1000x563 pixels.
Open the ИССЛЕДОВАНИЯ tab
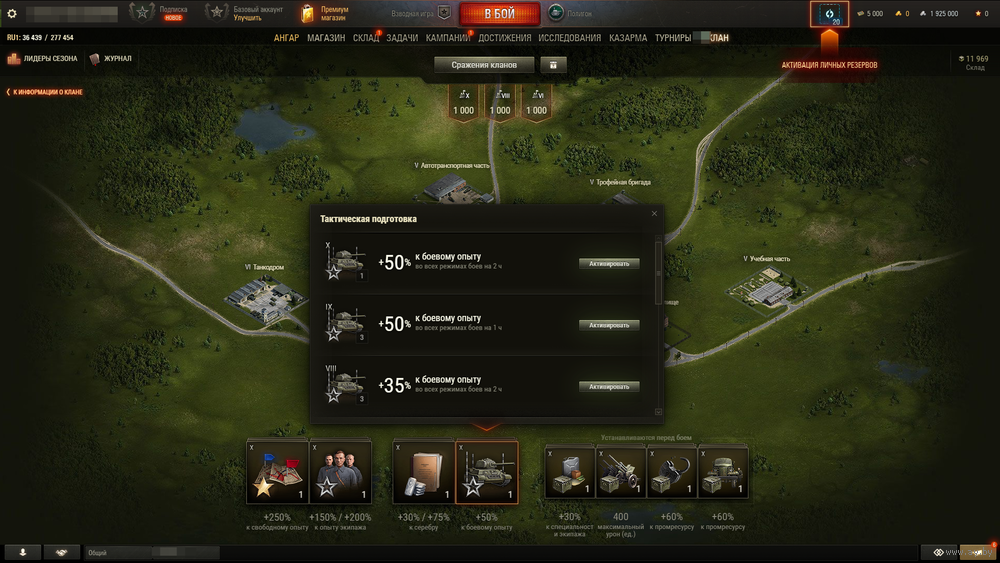click(570, 38)
